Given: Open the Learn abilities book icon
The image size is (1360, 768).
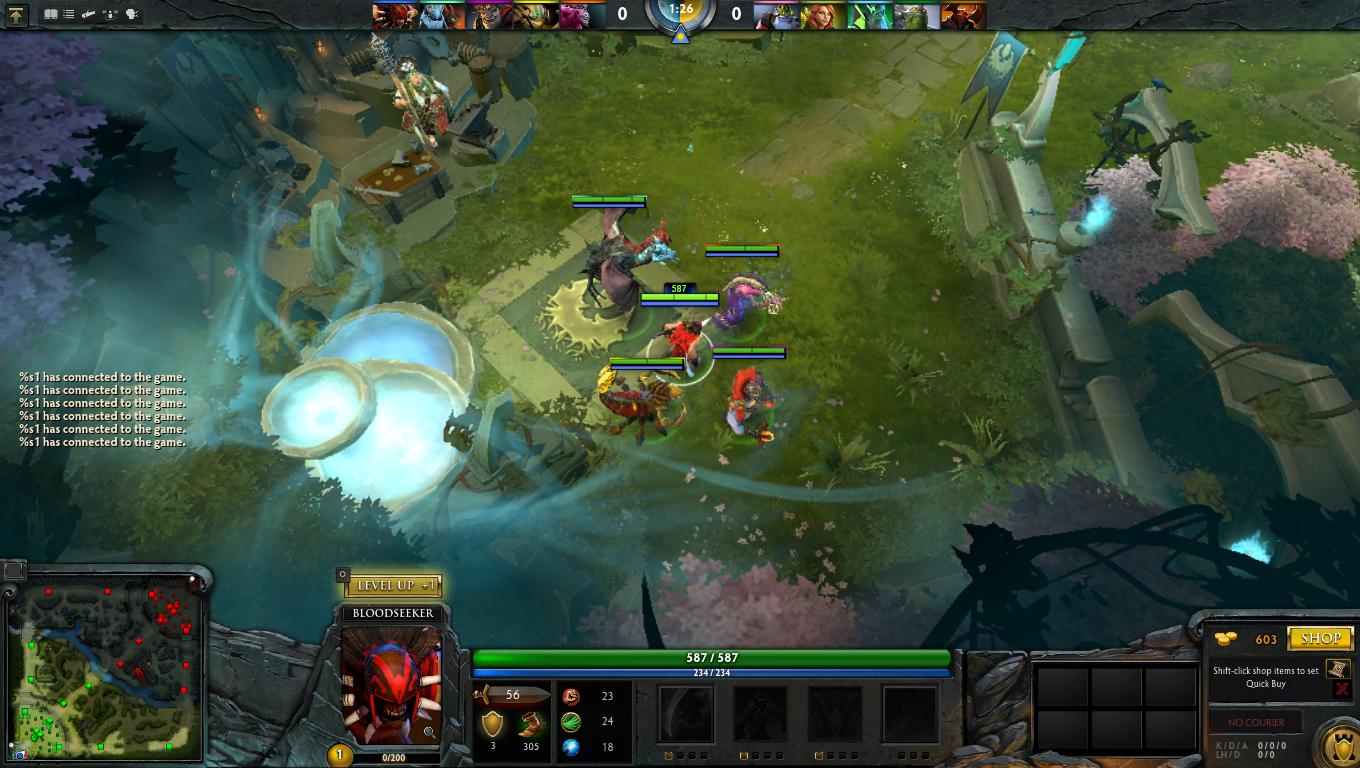Looking at the screenshot, I should click(x=49, y=14).
